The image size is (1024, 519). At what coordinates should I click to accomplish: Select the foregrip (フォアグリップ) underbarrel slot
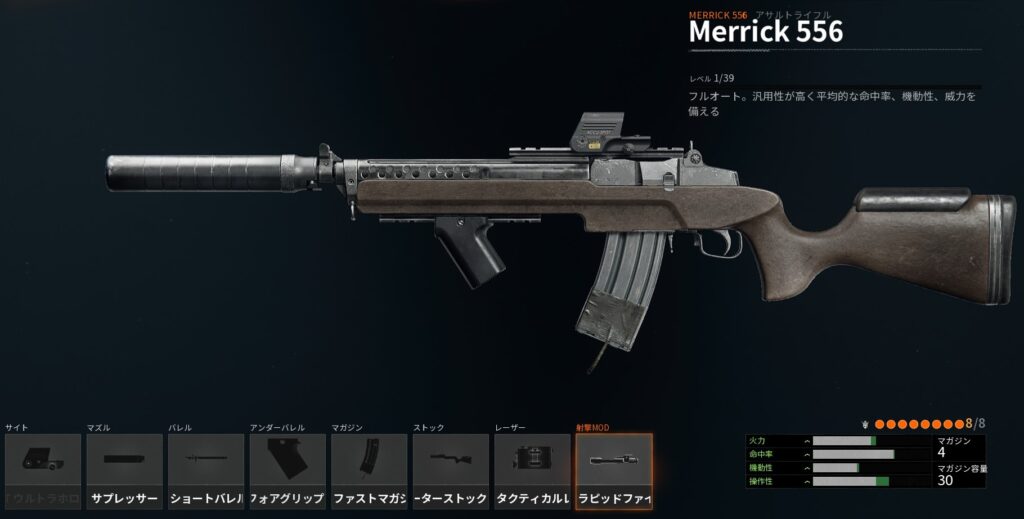tap(288, 471)
